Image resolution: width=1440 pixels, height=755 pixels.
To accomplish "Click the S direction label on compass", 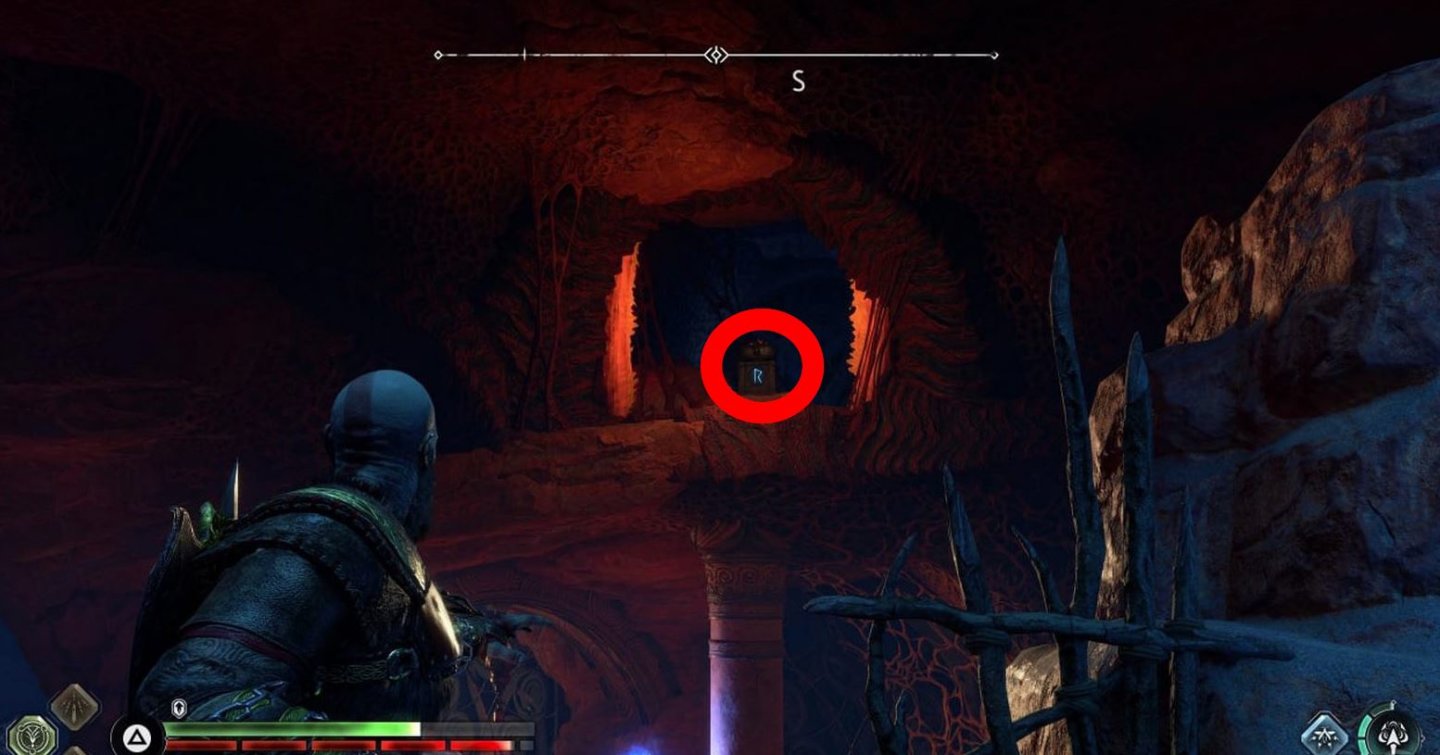I will (x=797, y=82).
